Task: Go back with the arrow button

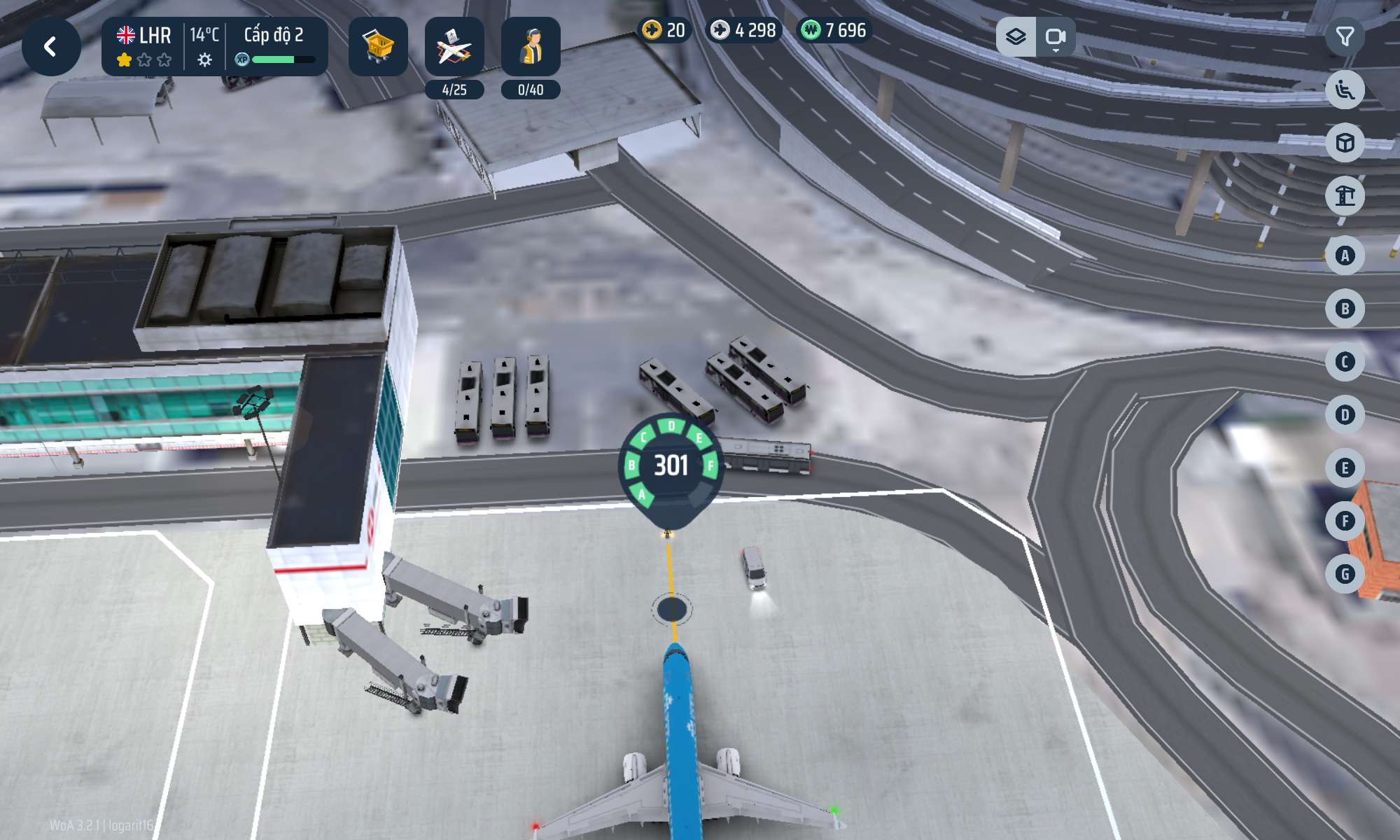Action: pyautogui.click(x=51, y=47)
